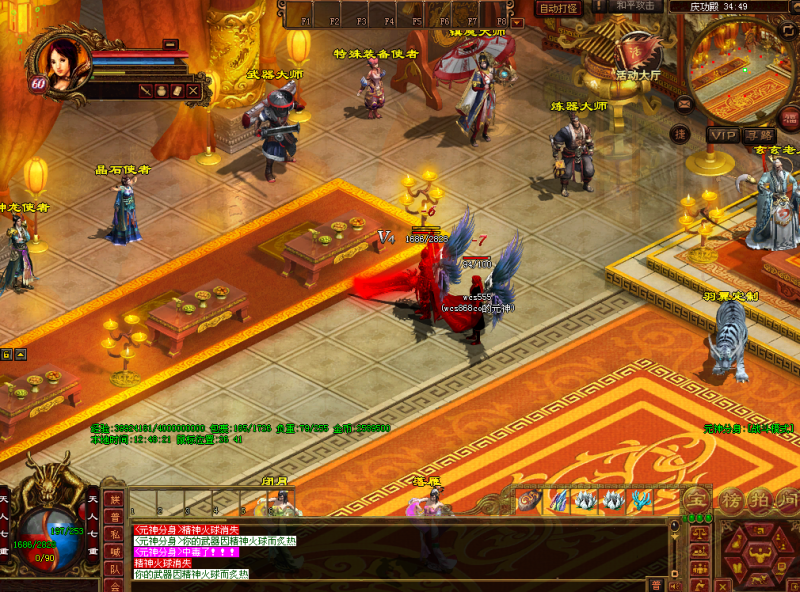The height and width of the screenshot is (592, 800).
Task: Use the blue-purple crystal shard item slot
Action: pos(558,500)
